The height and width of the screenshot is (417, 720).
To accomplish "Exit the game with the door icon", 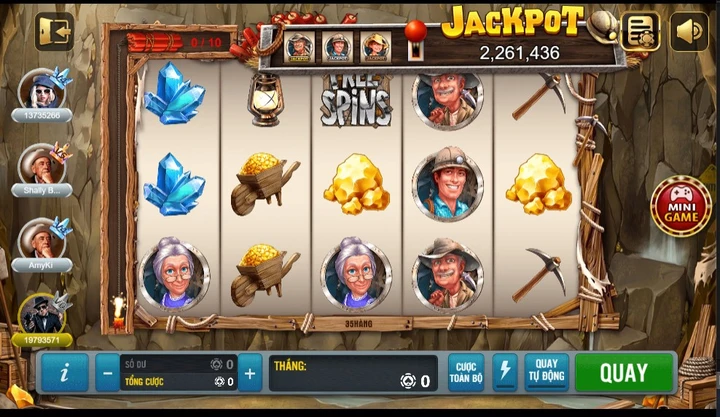I will [54, 31].
